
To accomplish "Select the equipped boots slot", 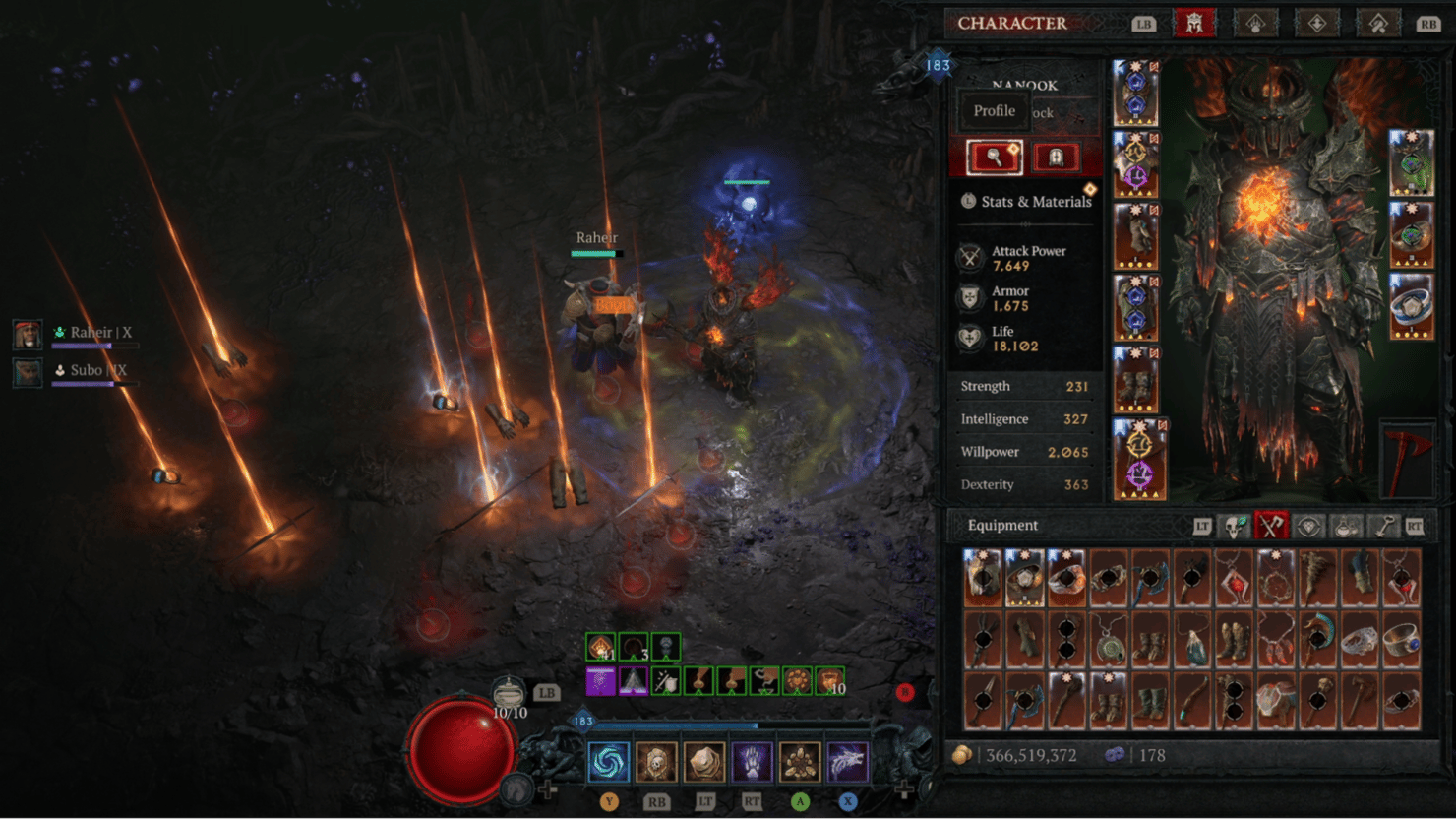I will (1135, 380).
